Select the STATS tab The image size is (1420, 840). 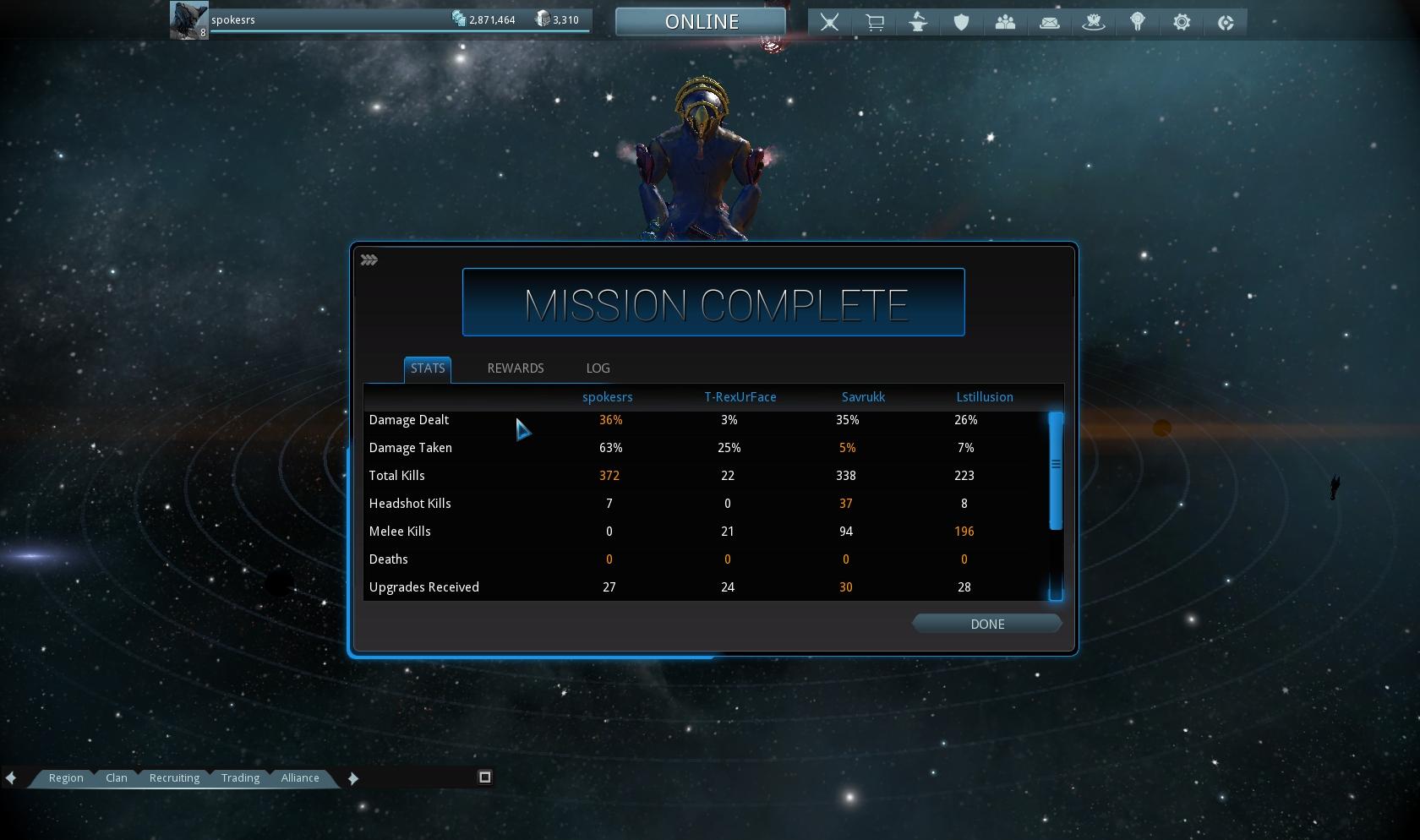(428, 368)
